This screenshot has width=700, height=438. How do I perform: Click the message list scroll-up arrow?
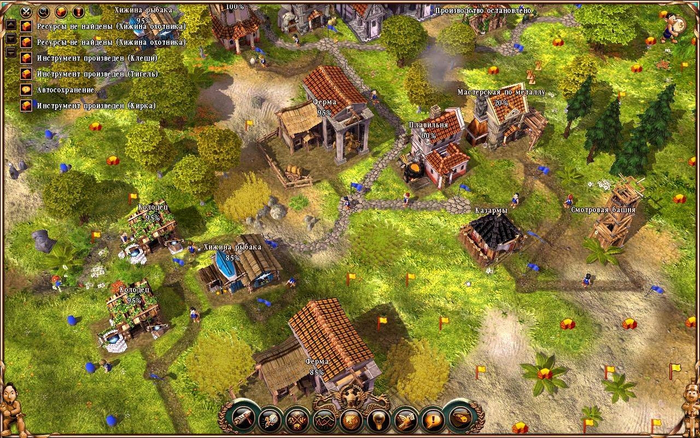pyautogui.click(x=11, y=26)
